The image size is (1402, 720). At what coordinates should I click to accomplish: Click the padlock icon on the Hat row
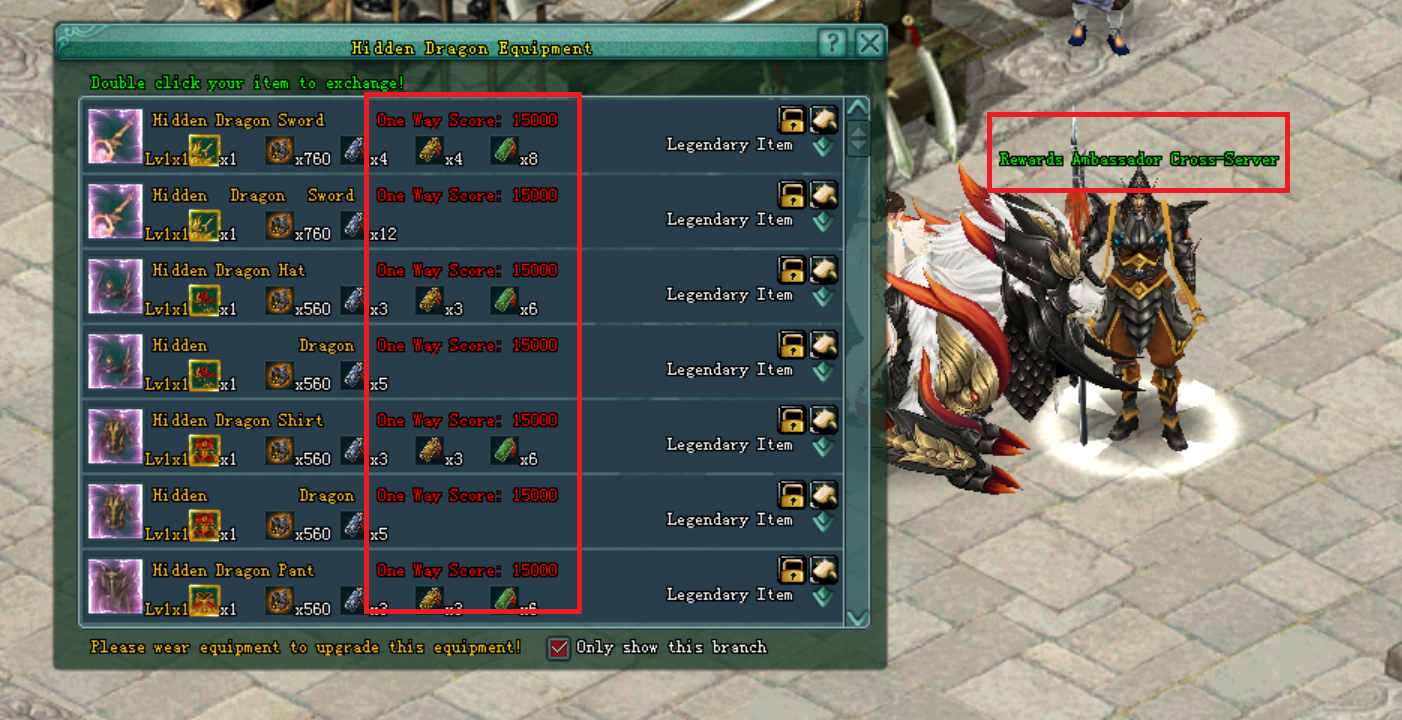(x=792, y=270)
